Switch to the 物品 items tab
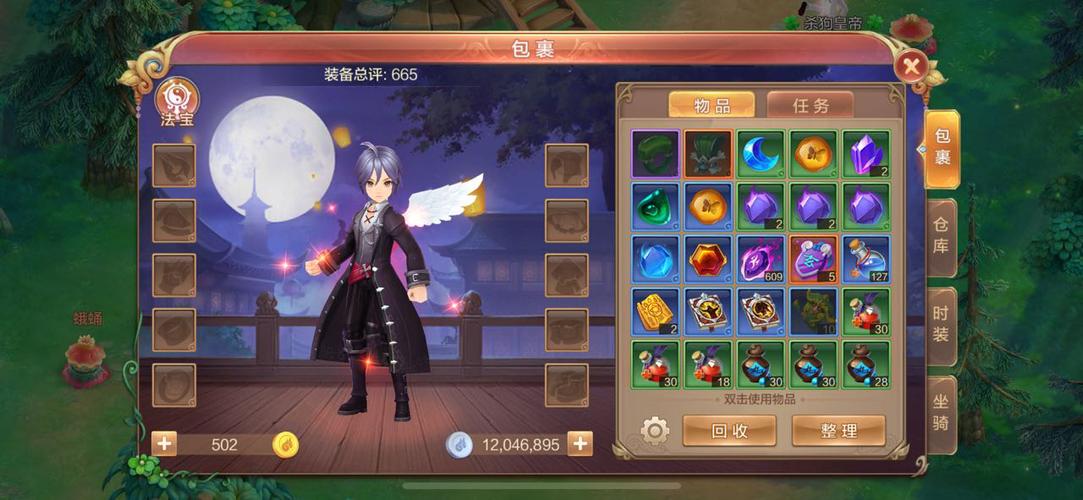The height and width of the screenshot is (500, 1083). point(711,105)
